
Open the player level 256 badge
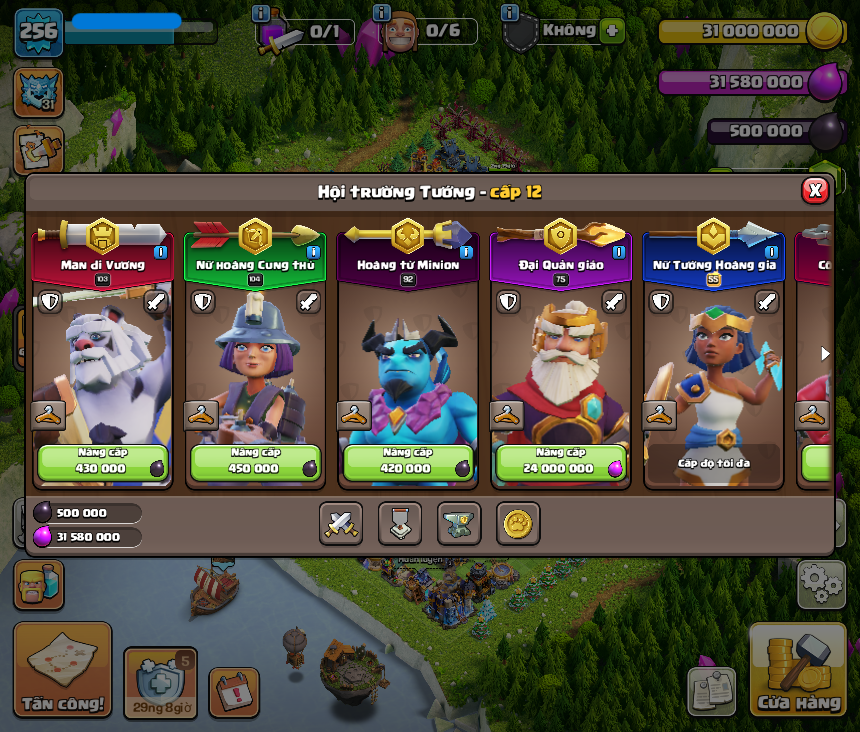tap(39, 32)
